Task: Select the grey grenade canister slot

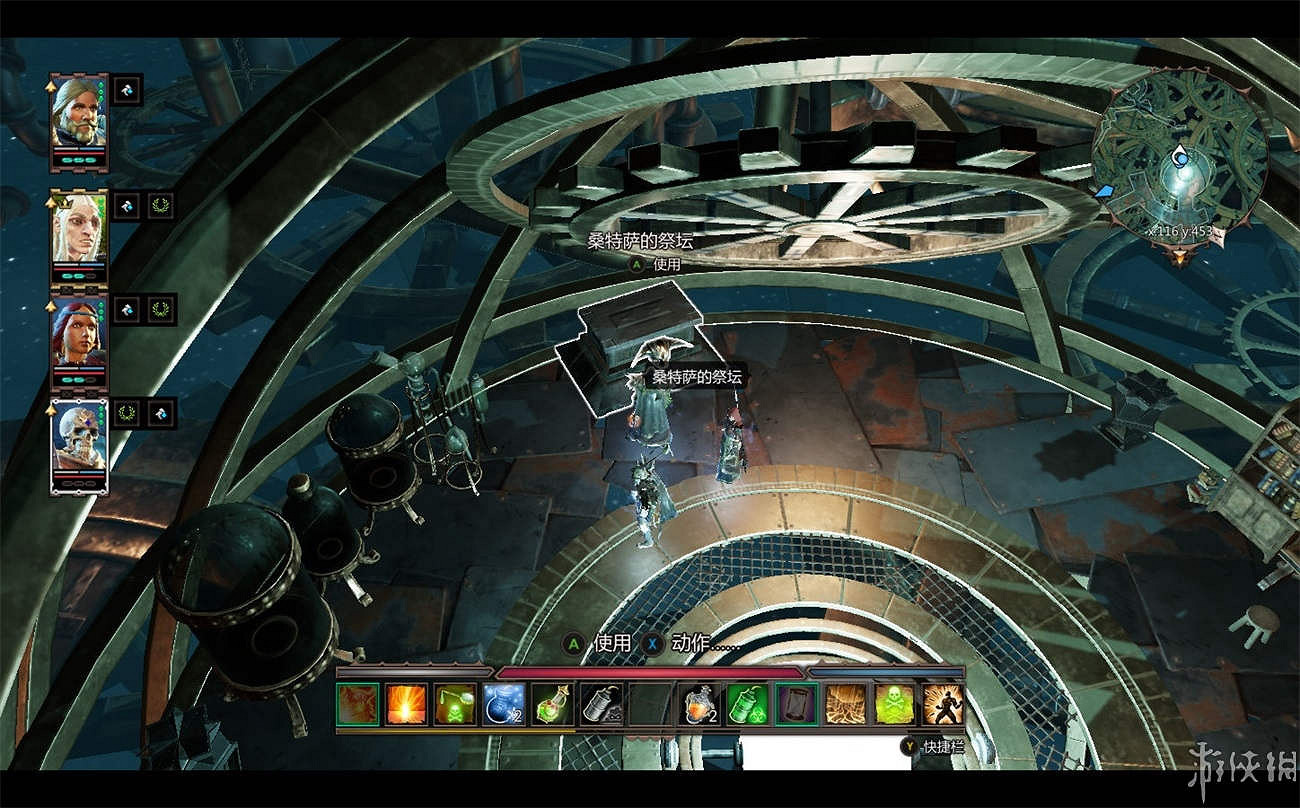Action: click(602, 704)
